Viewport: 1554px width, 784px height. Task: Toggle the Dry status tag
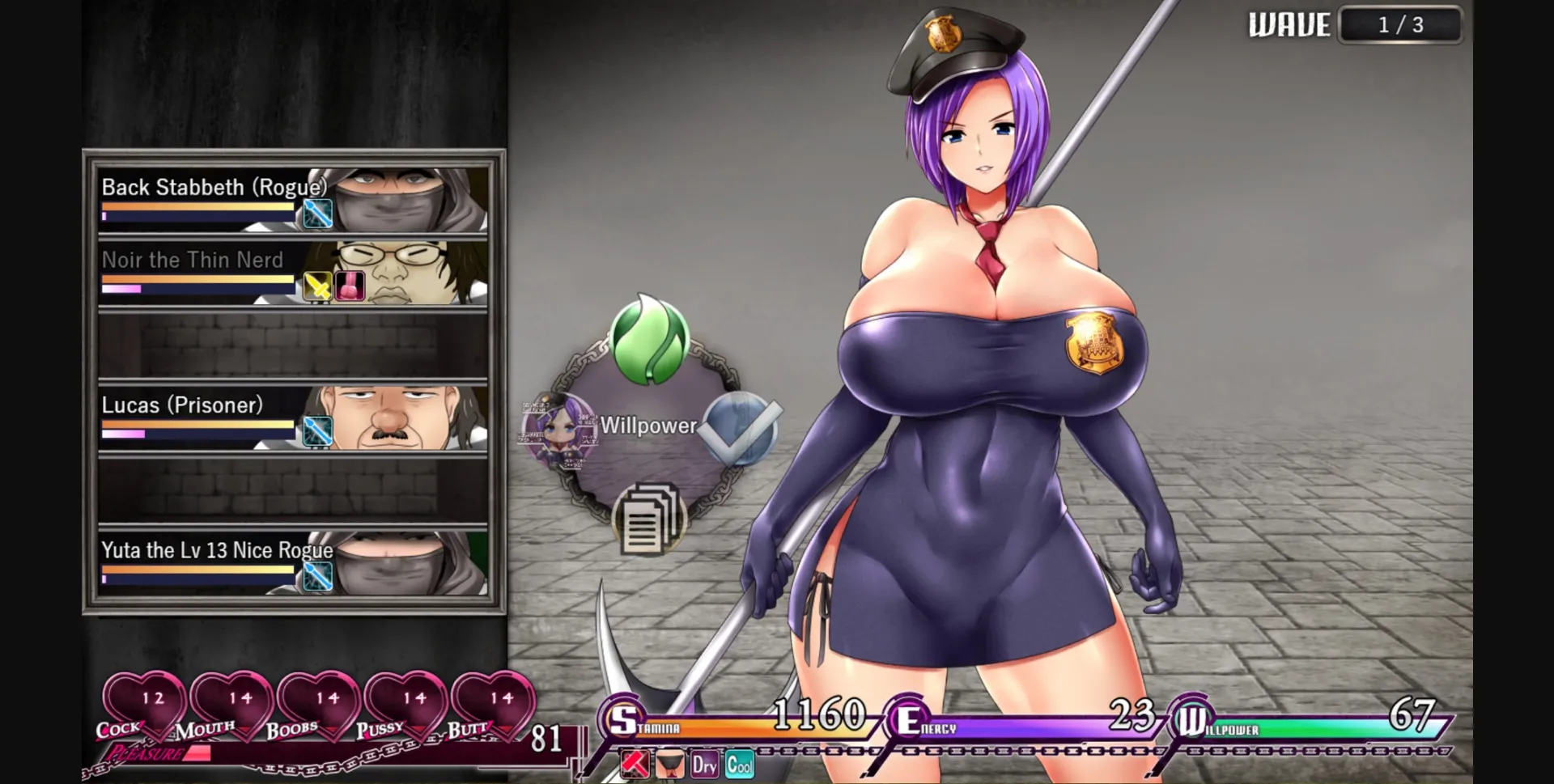coord(703,762)
